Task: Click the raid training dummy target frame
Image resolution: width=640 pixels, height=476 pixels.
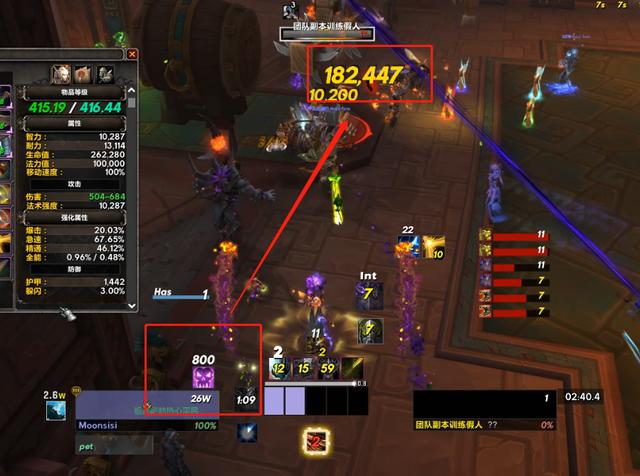Action: 485,410
